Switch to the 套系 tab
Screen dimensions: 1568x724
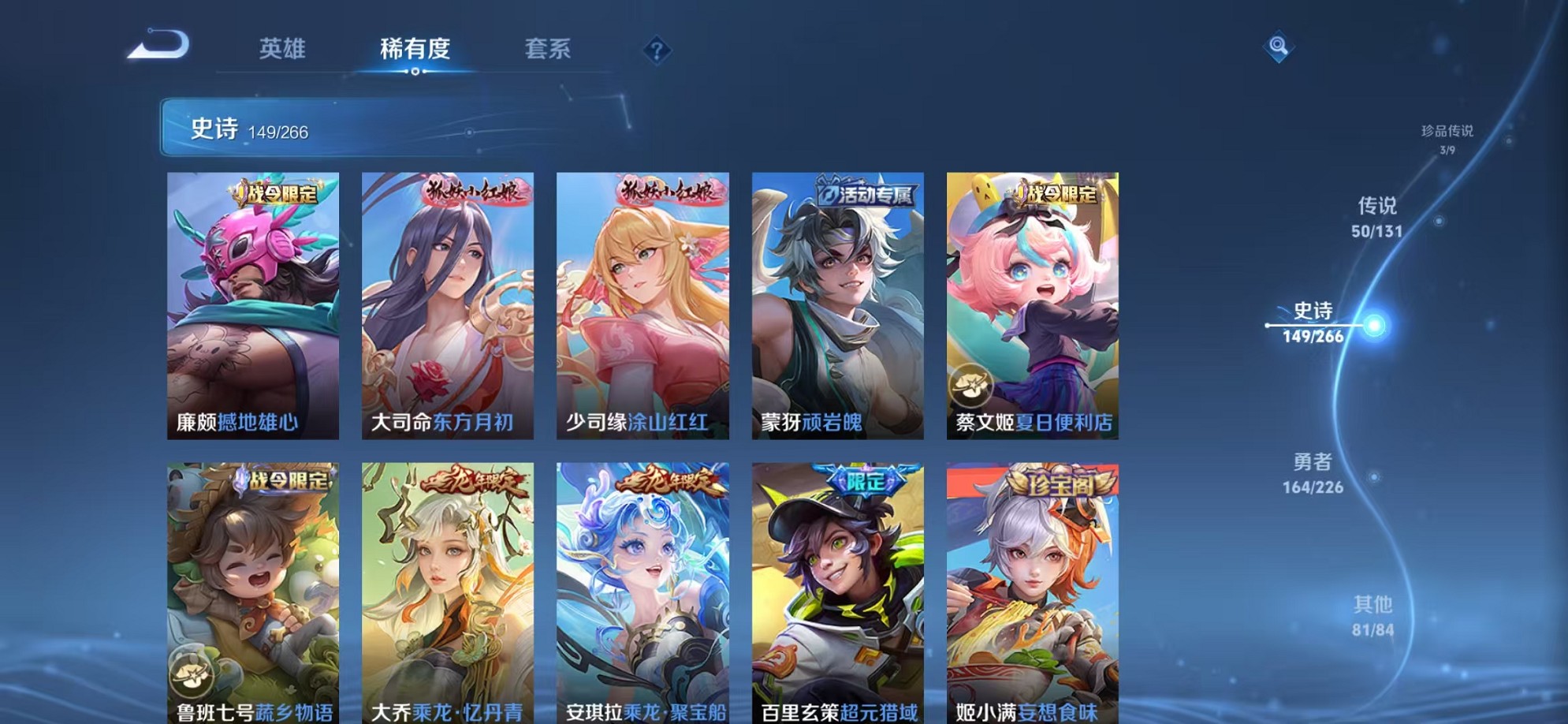pos(549,49)
